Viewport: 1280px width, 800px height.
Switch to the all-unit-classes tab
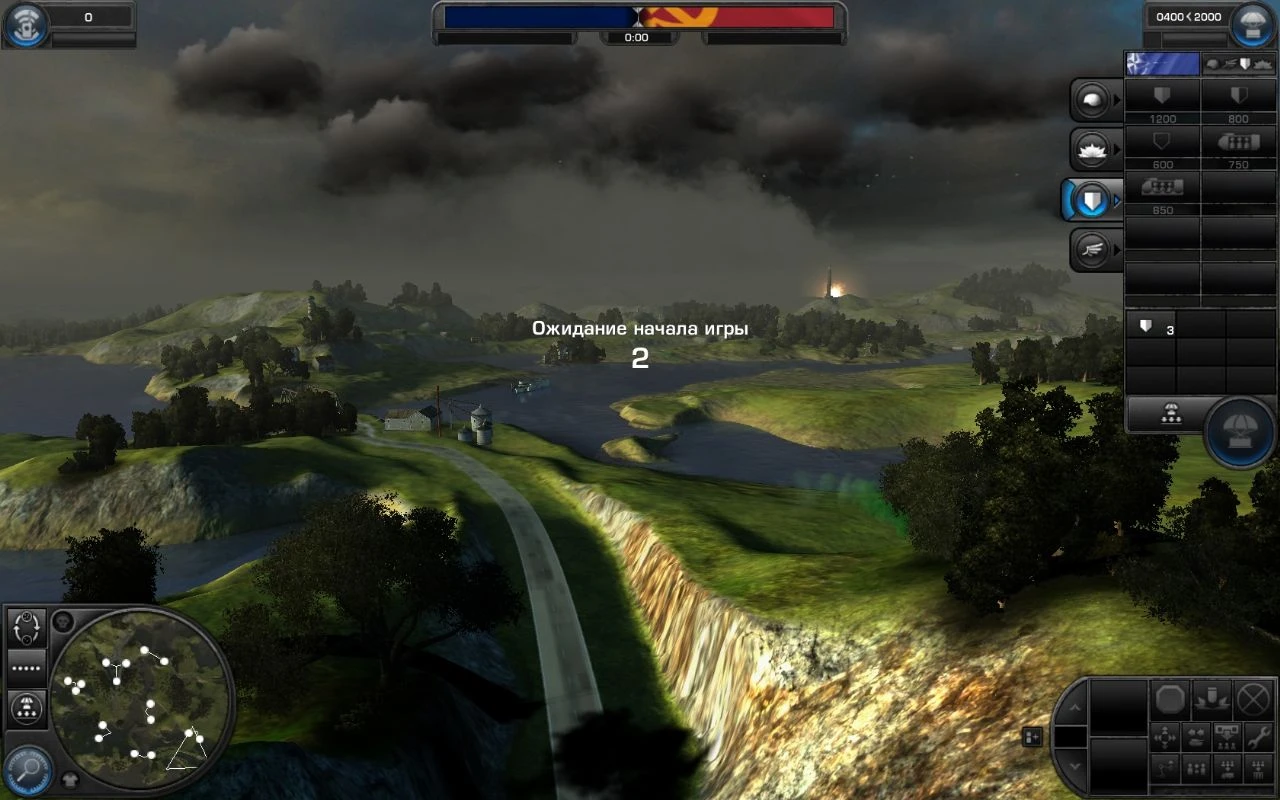1240,63
